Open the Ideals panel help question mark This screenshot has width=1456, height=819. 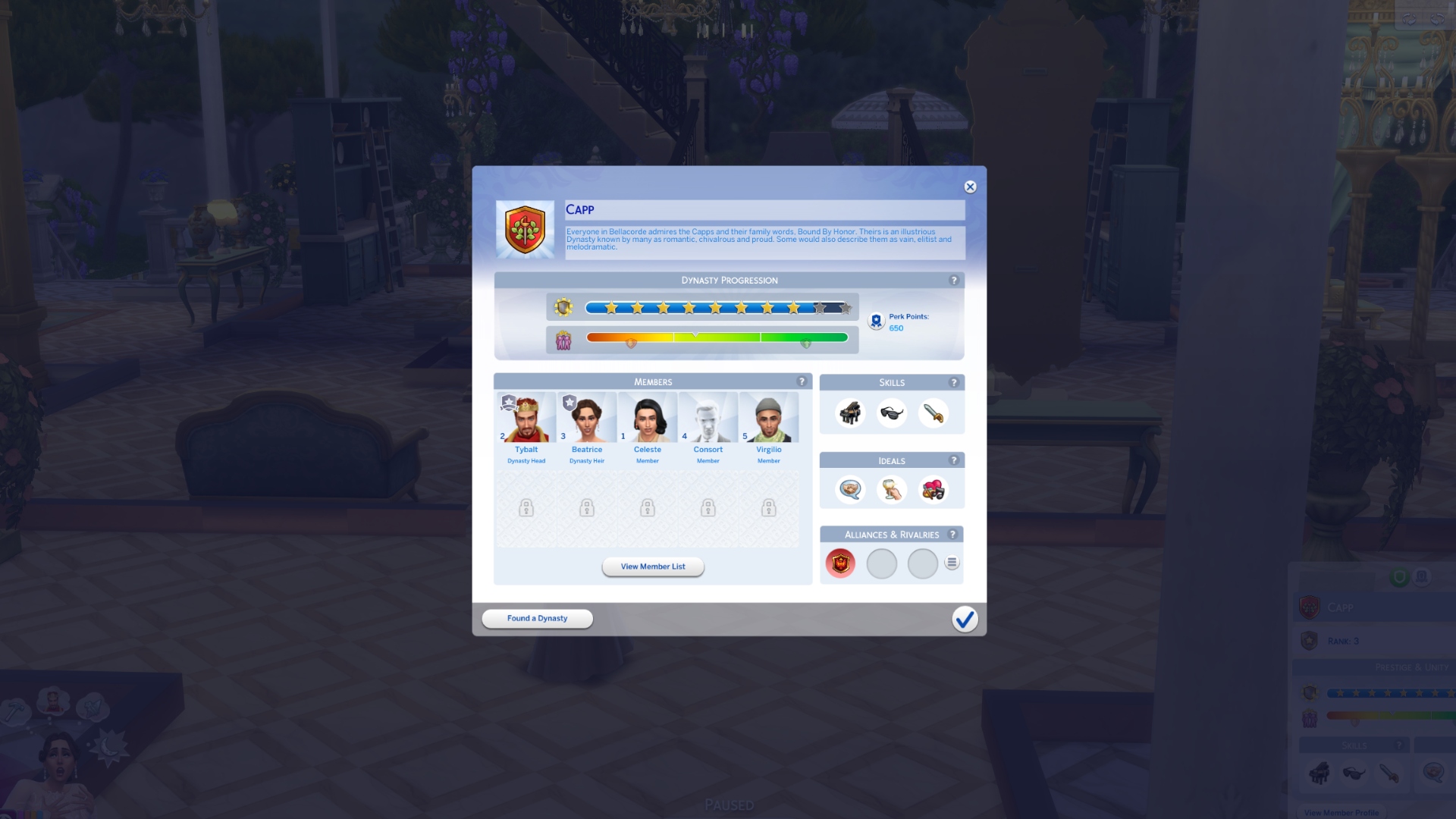[953, 460]
